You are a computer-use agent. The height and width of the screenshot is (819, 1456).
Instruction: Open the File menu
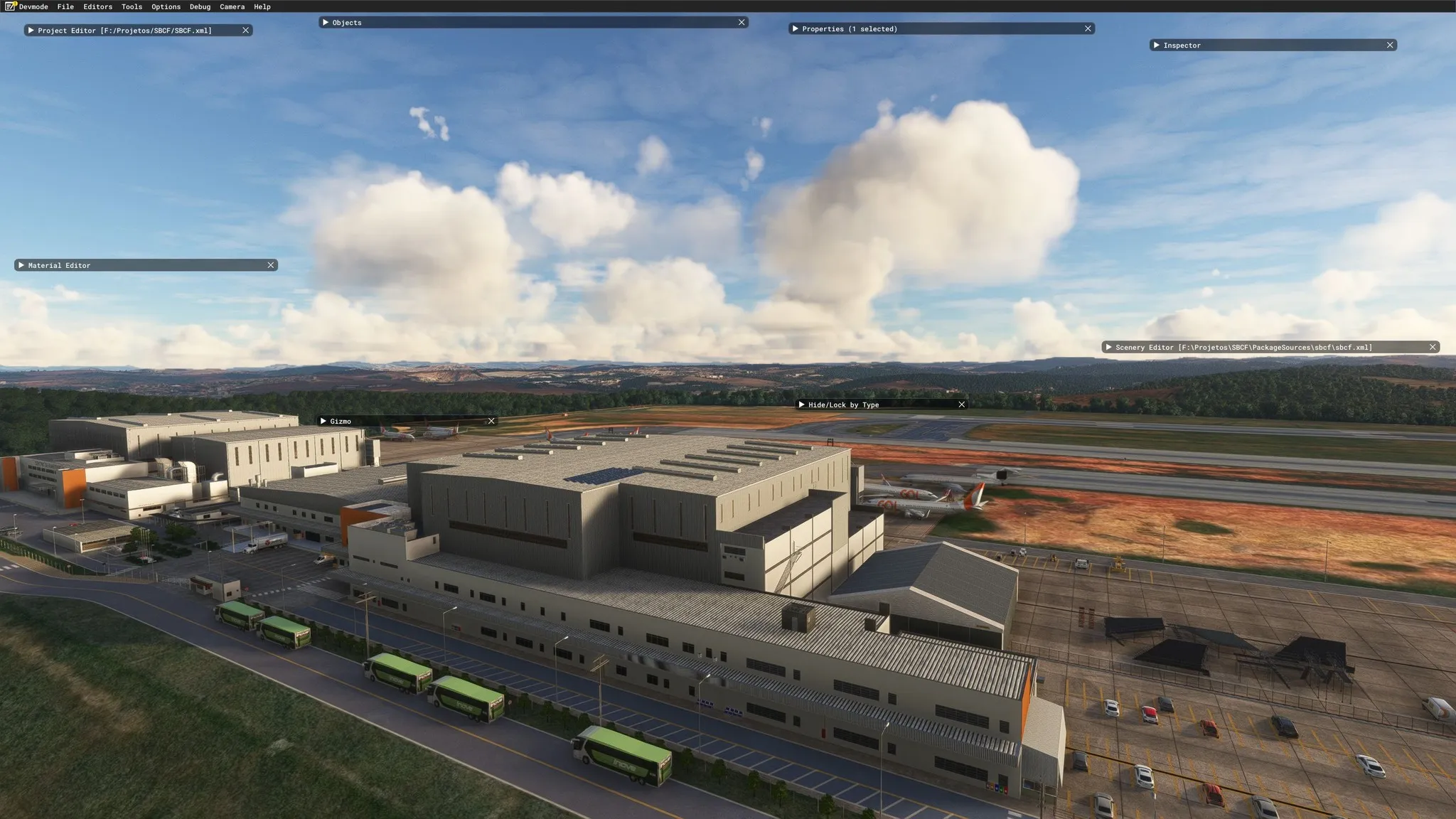click(x=65, y=6)
